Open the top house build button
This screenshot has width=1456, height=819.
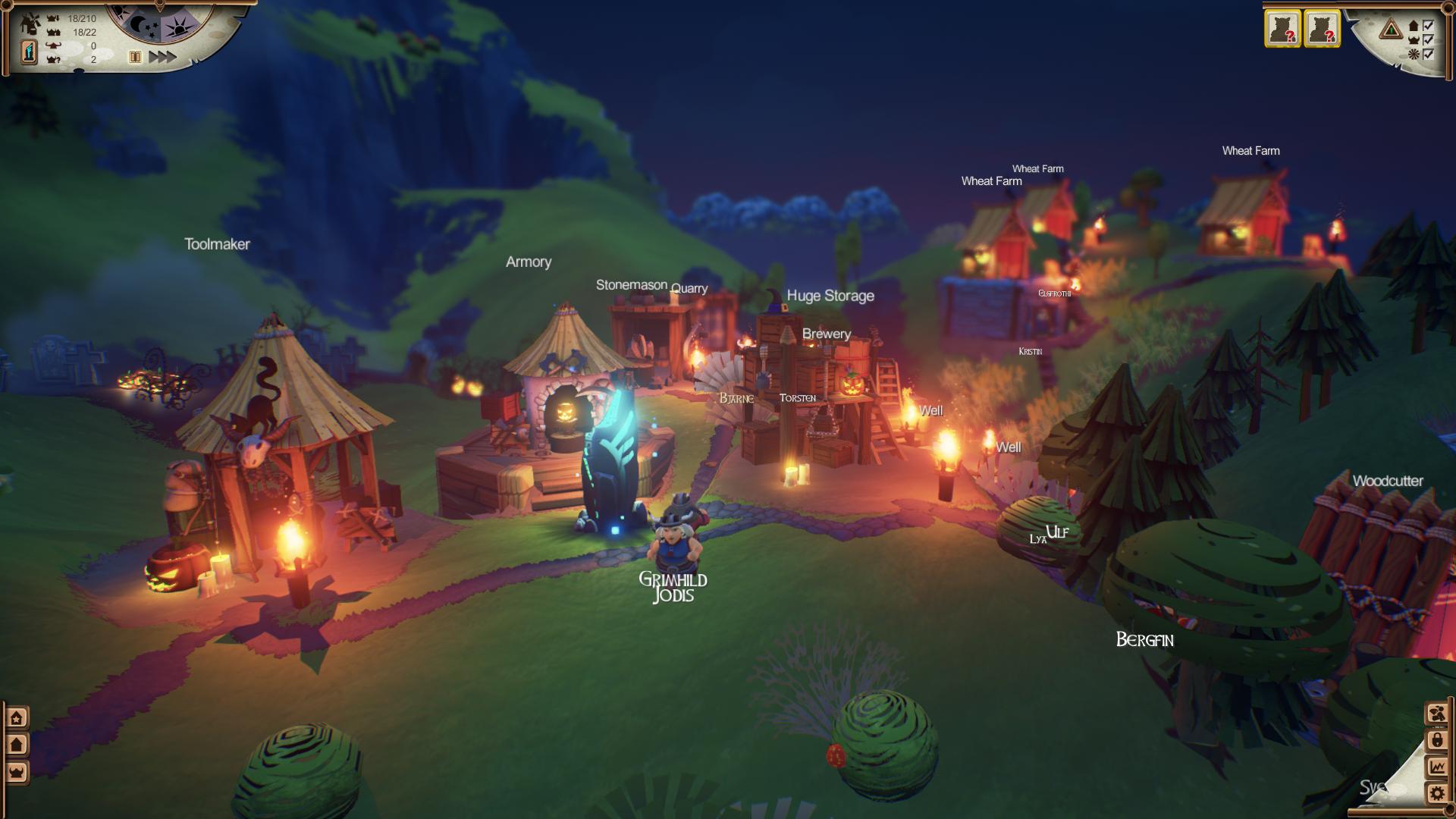tap(17, 717)
